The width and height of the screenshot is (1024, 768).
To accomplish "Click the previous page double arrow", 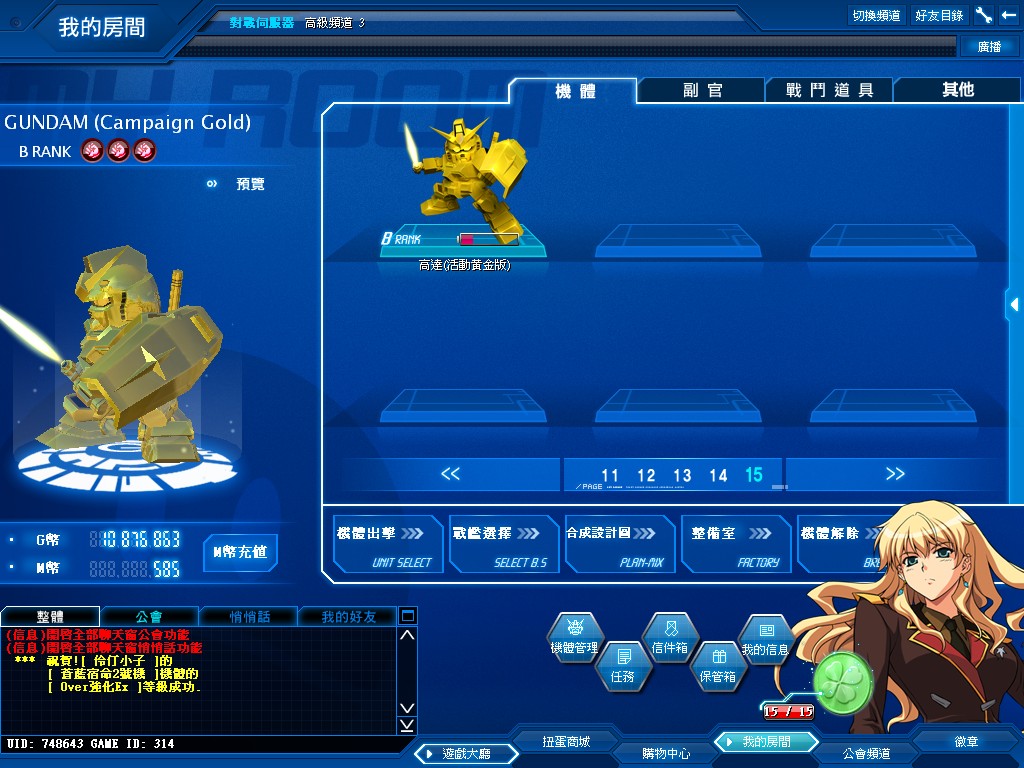I will 450,474.
